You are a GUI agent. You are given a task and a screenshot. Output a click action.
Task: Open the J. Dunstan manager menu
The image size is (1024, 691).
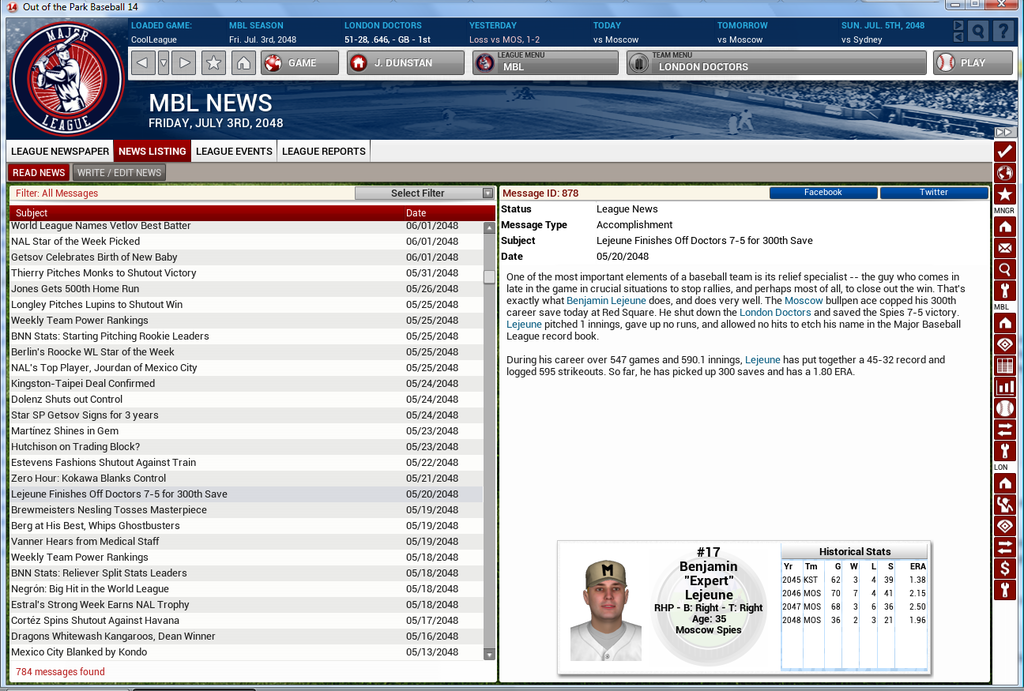pyautogui.click(x=405, y=63)
